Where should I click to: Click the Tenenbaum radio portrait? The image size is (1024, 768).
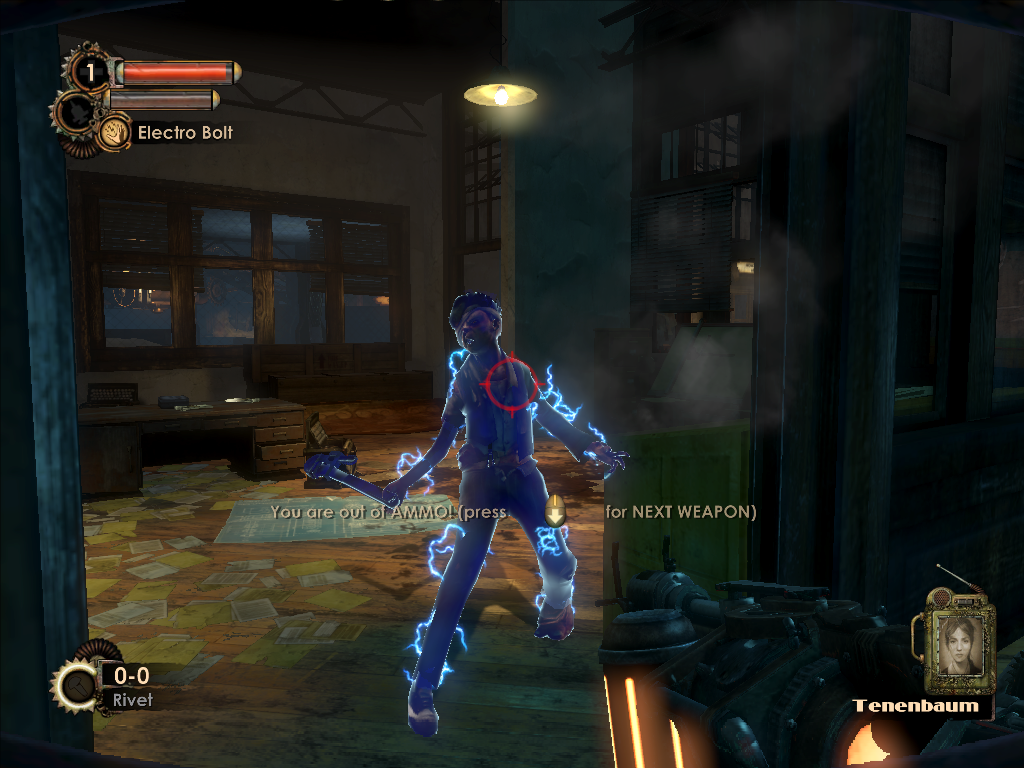click(958, 643)
